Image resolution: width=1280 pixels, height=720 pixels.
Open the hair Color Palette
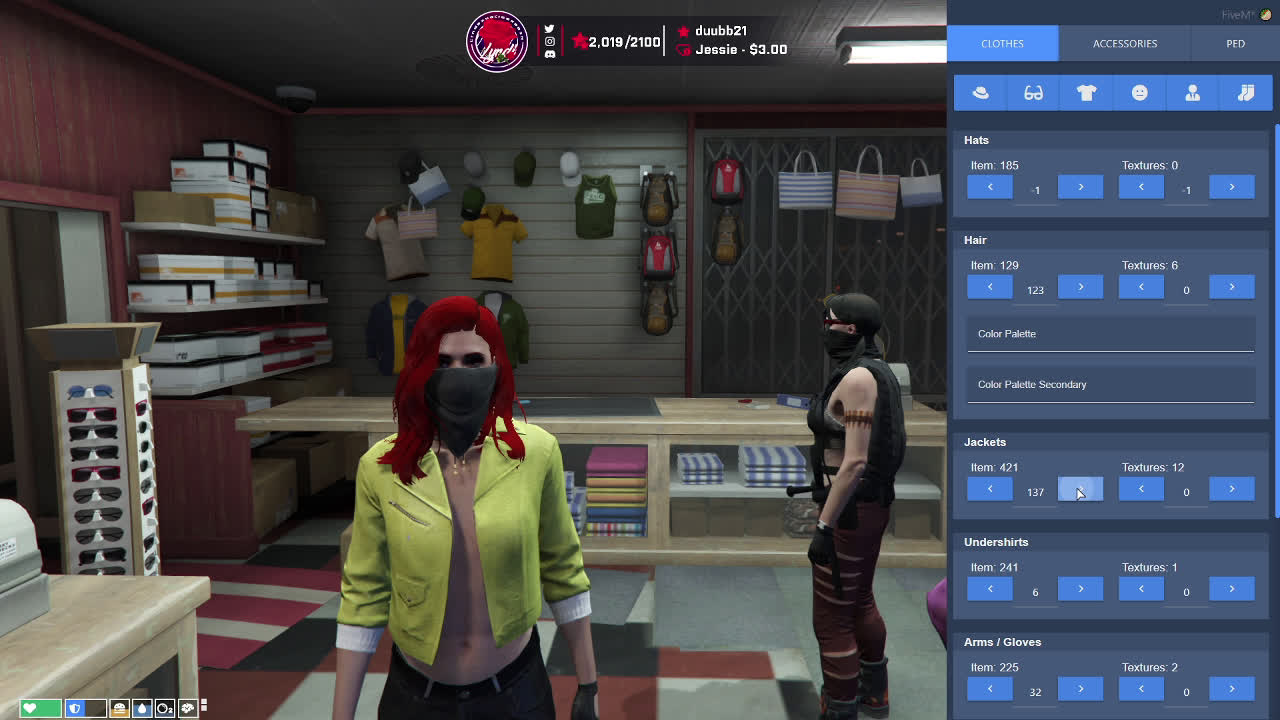1110,334
